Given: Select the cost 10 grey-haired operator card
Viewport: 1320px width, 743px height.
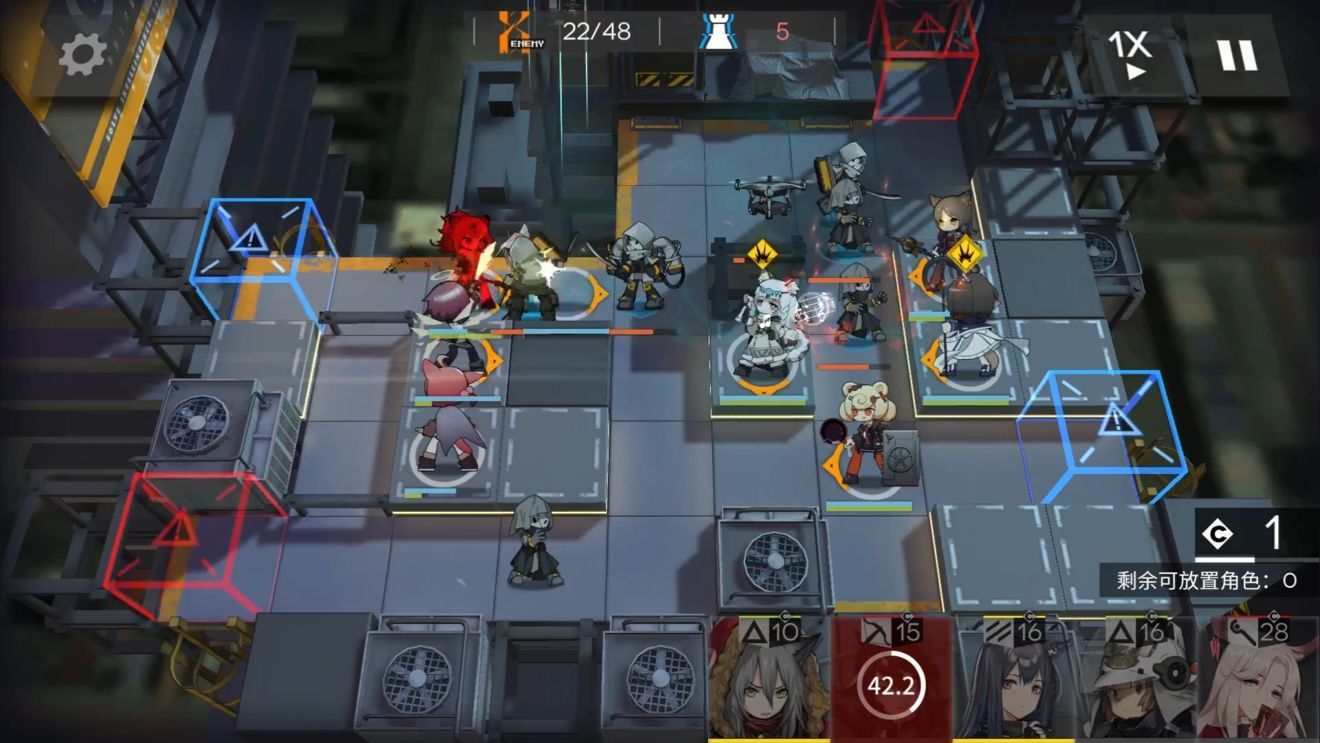Looking at the screenshot, I should tap(768, 682).
